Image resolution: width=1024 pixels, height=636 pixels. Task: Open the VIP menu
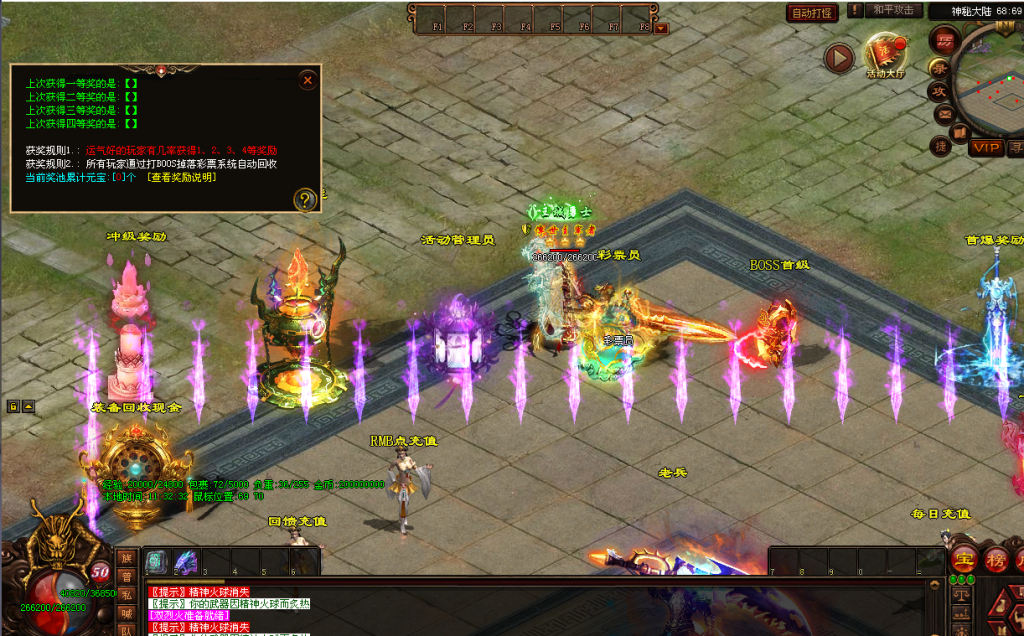tap(986, 148)
